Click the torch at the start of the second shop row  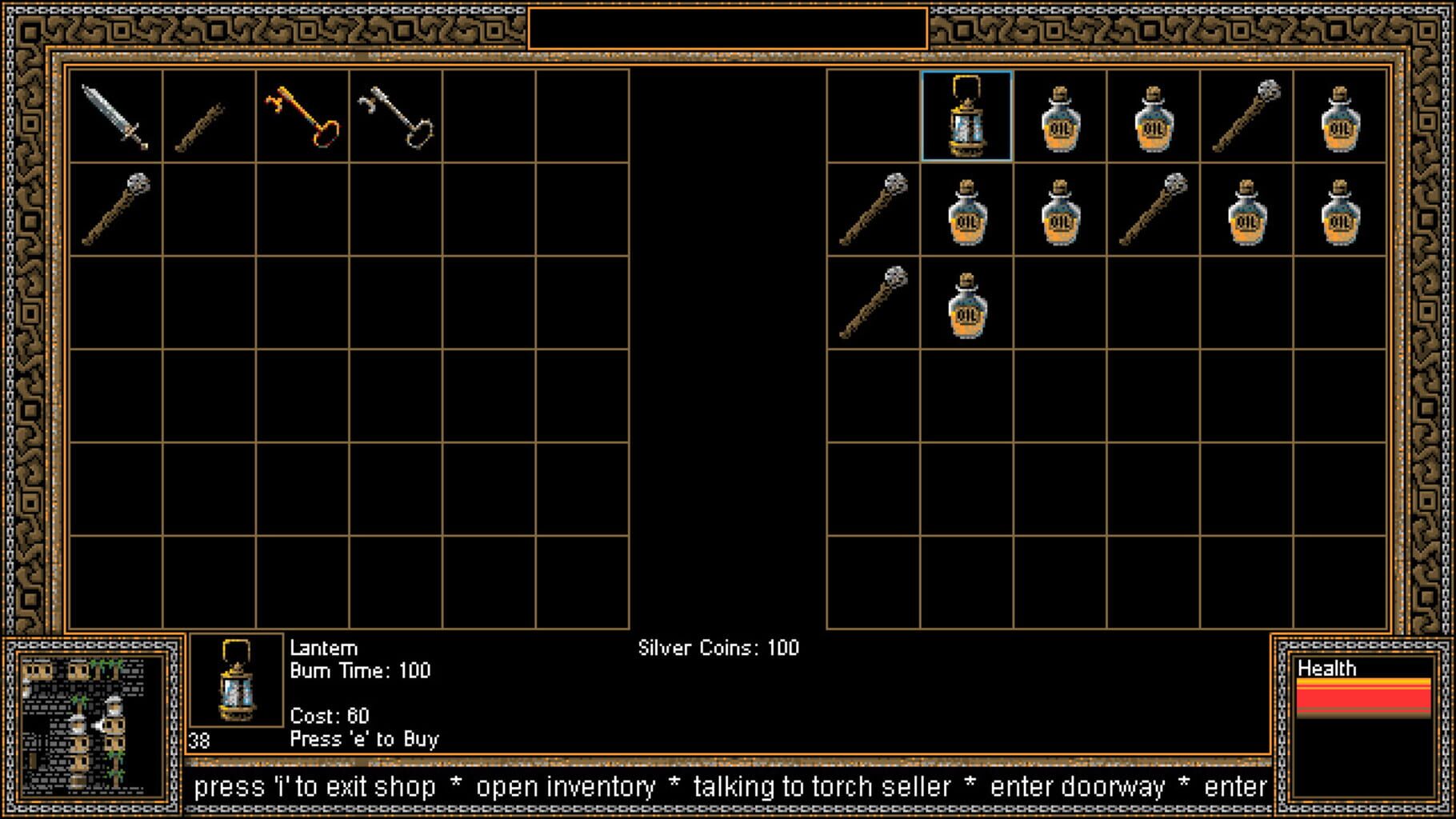click(872, 210)
